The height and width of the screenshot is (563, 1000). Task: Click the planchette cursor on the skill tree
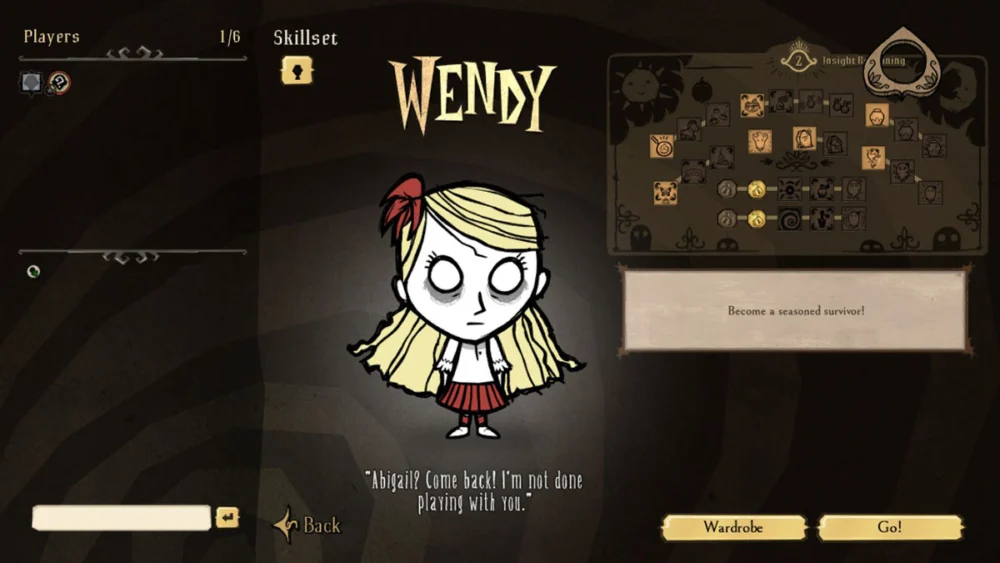coord(900,60)
